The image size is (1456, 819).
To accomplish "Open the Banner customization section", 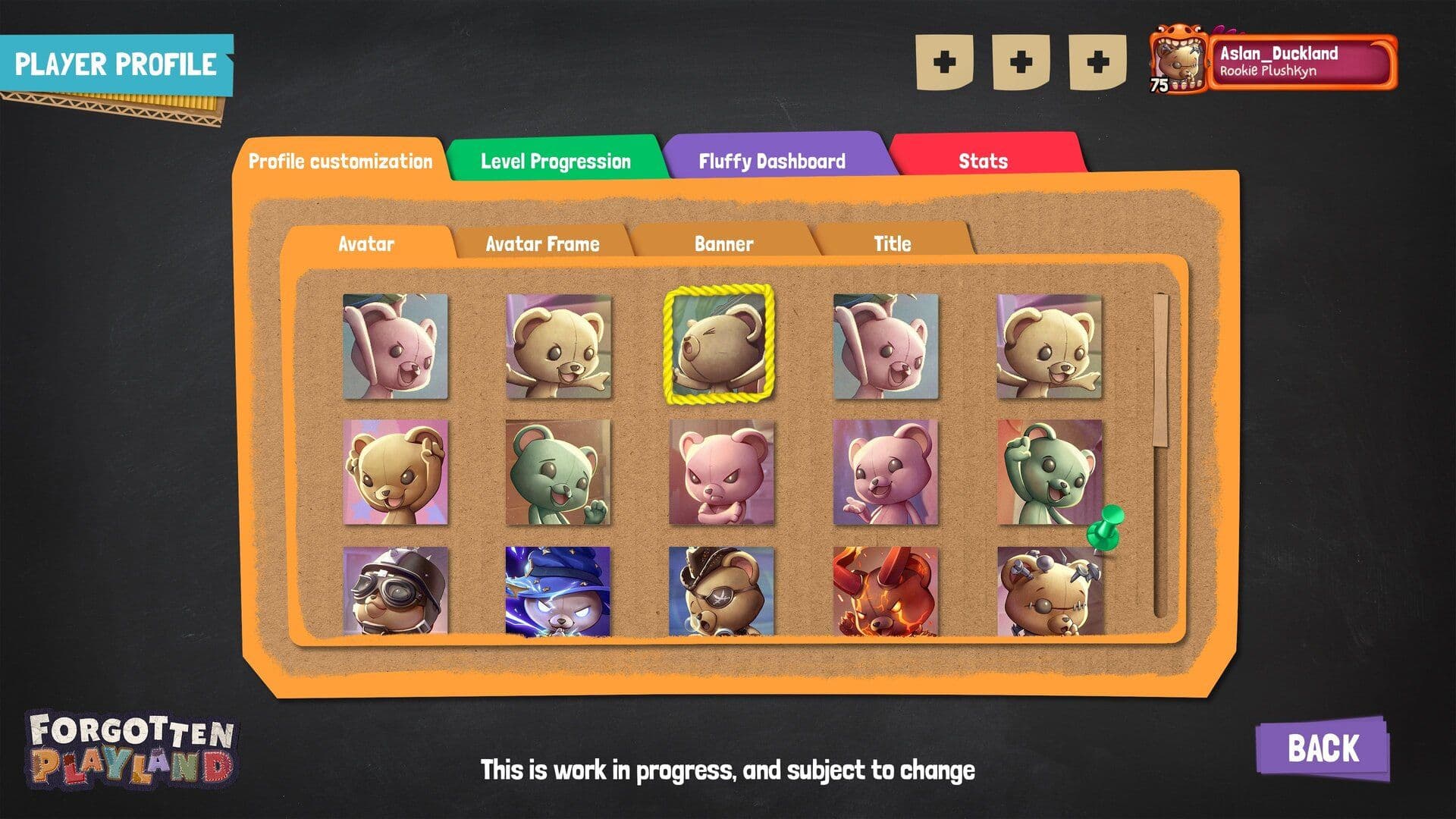I will coord(723,243).
